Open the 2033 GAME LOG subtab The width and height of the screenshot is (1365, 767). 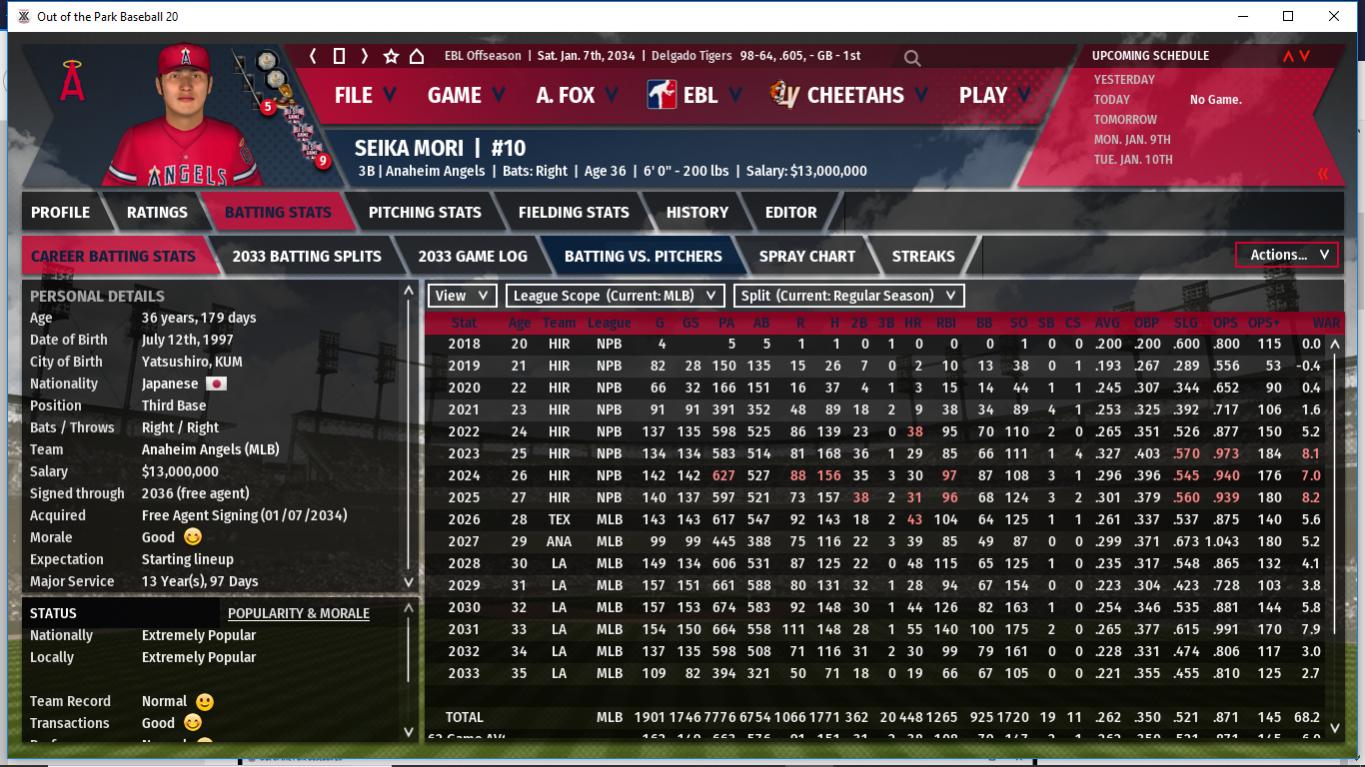click(472, 256)
